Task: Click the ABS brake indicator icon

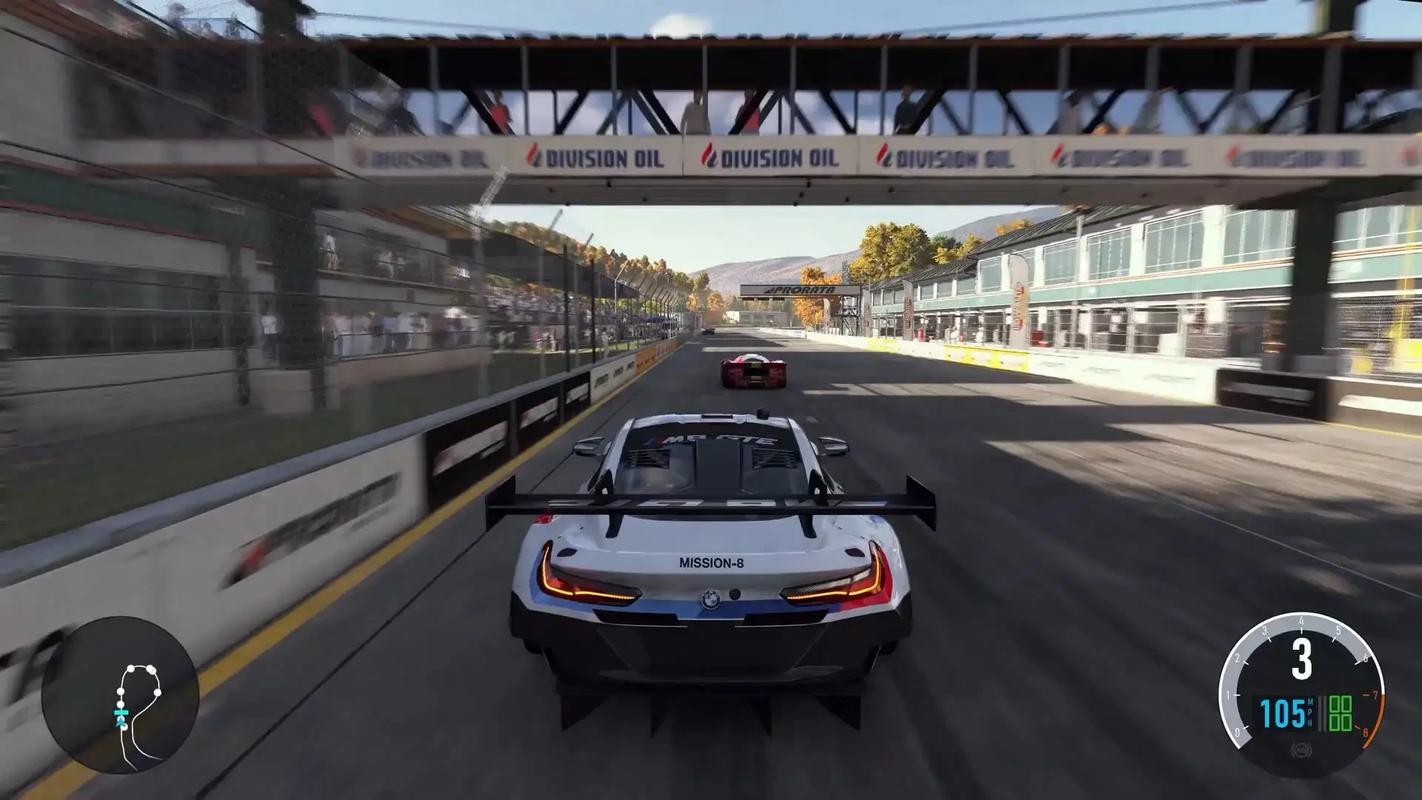Action: [x=1300, y=749]
